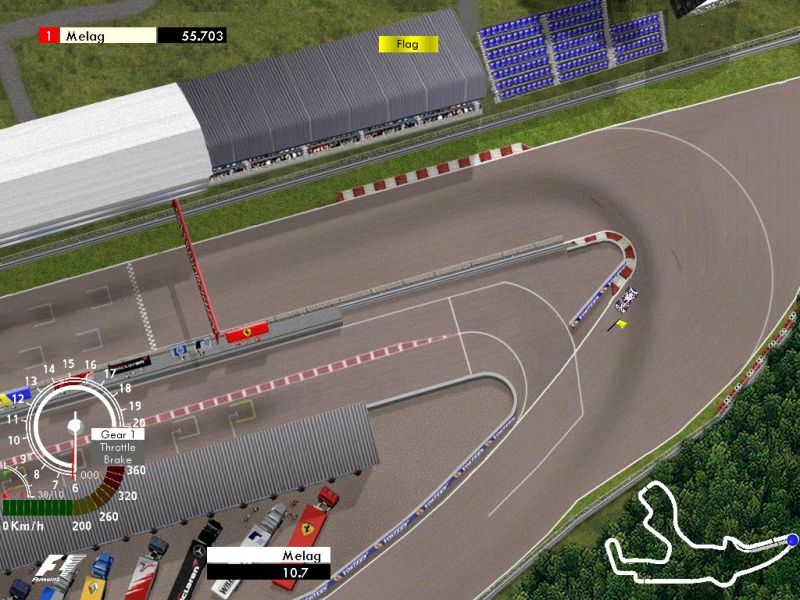Select the yellow Flag indicator
The width and height of the screenshot is (800, 600).
point(408,44)
